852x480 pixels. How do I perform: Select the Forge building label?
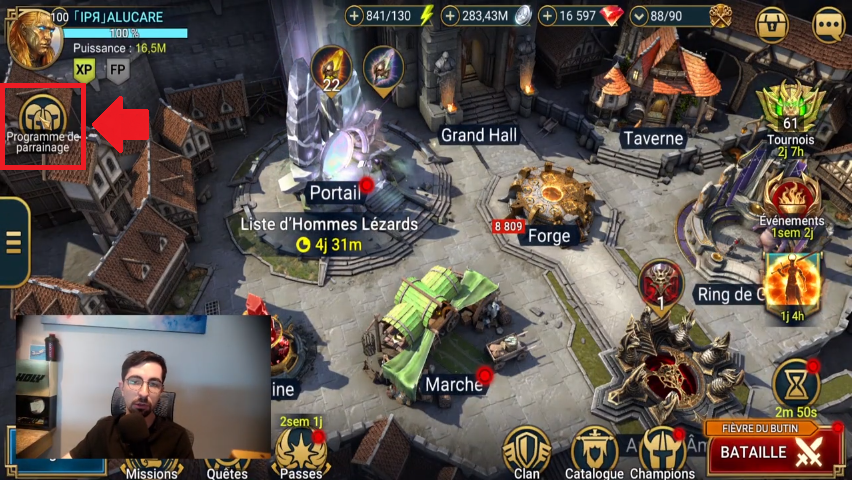pos(548,236)
